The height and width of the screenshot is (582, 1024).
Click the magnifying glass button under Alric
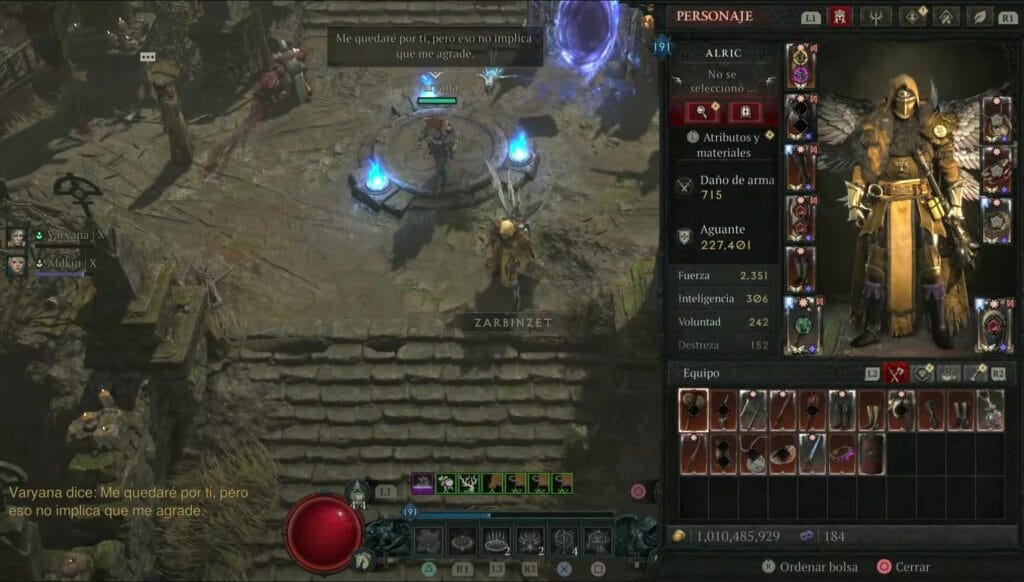(x=701, y=112)
